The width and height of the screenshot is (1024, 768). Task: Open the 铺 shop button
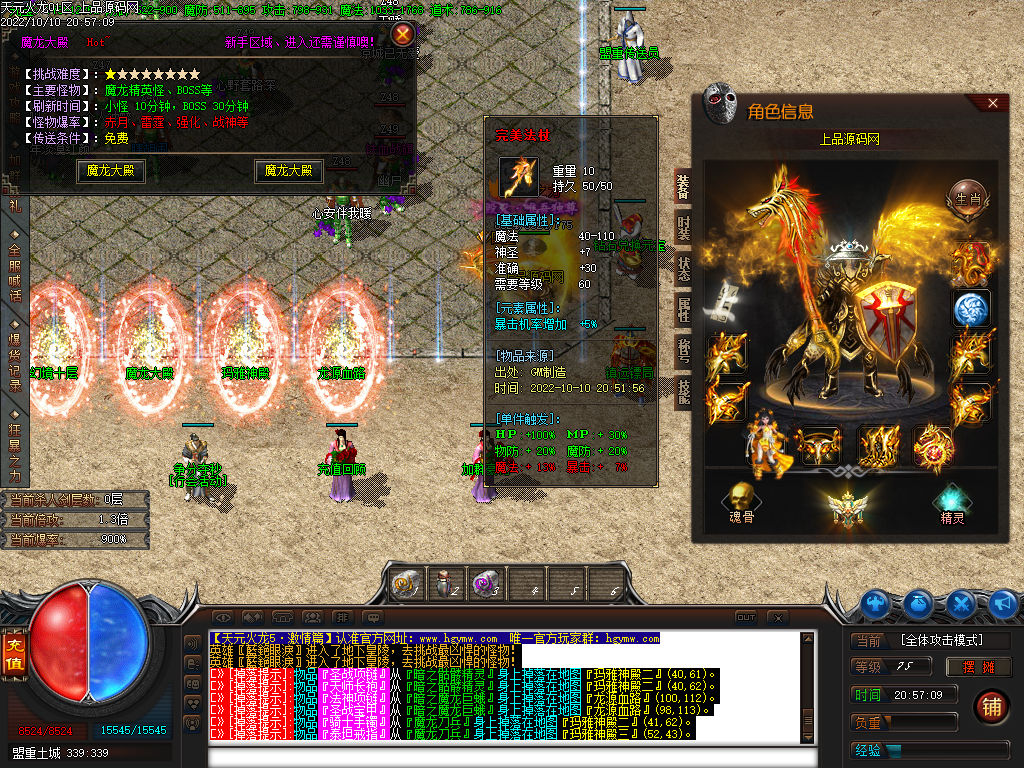pos(991,706)
